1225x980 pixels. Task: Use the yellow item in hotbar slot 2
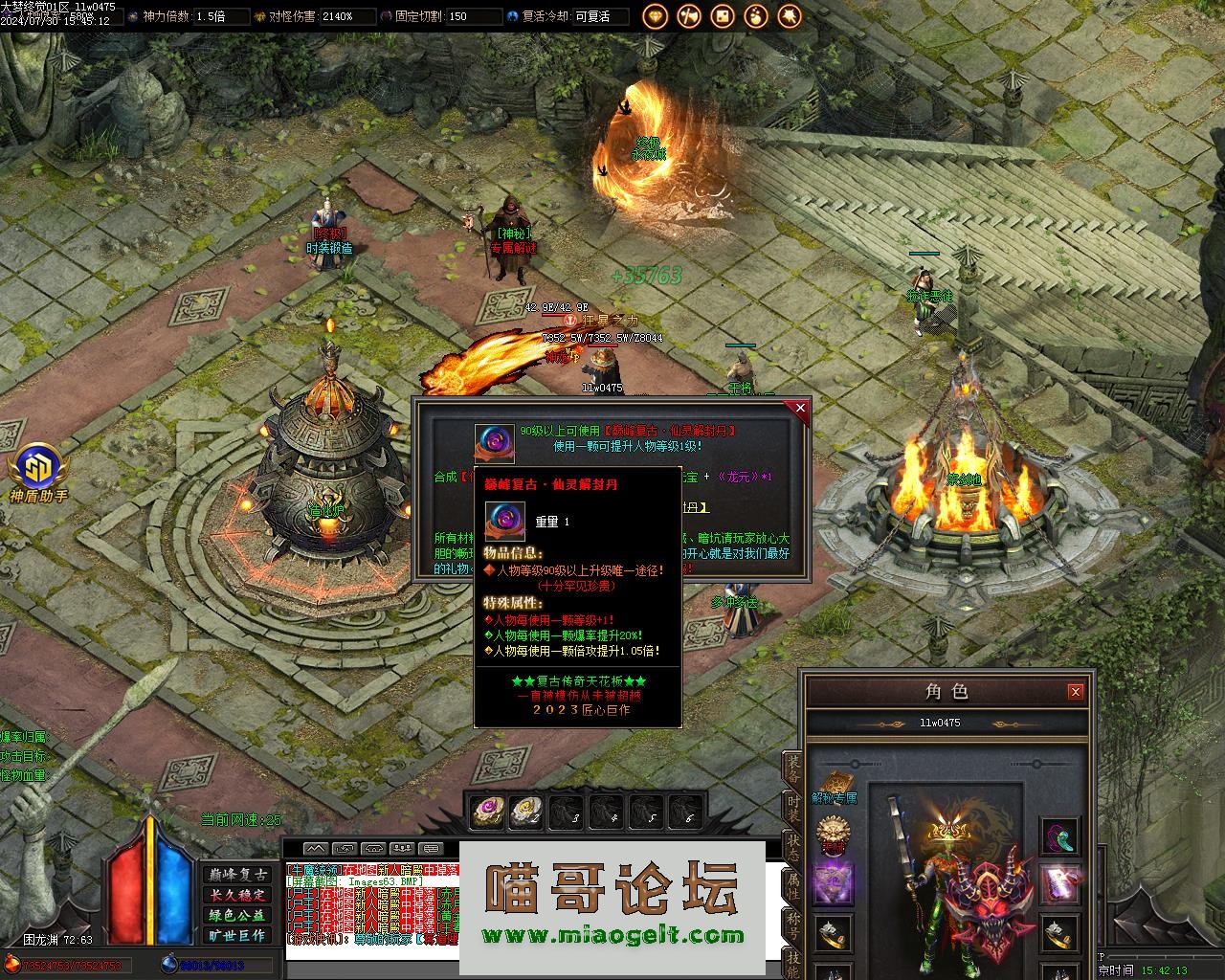point(526,812)
